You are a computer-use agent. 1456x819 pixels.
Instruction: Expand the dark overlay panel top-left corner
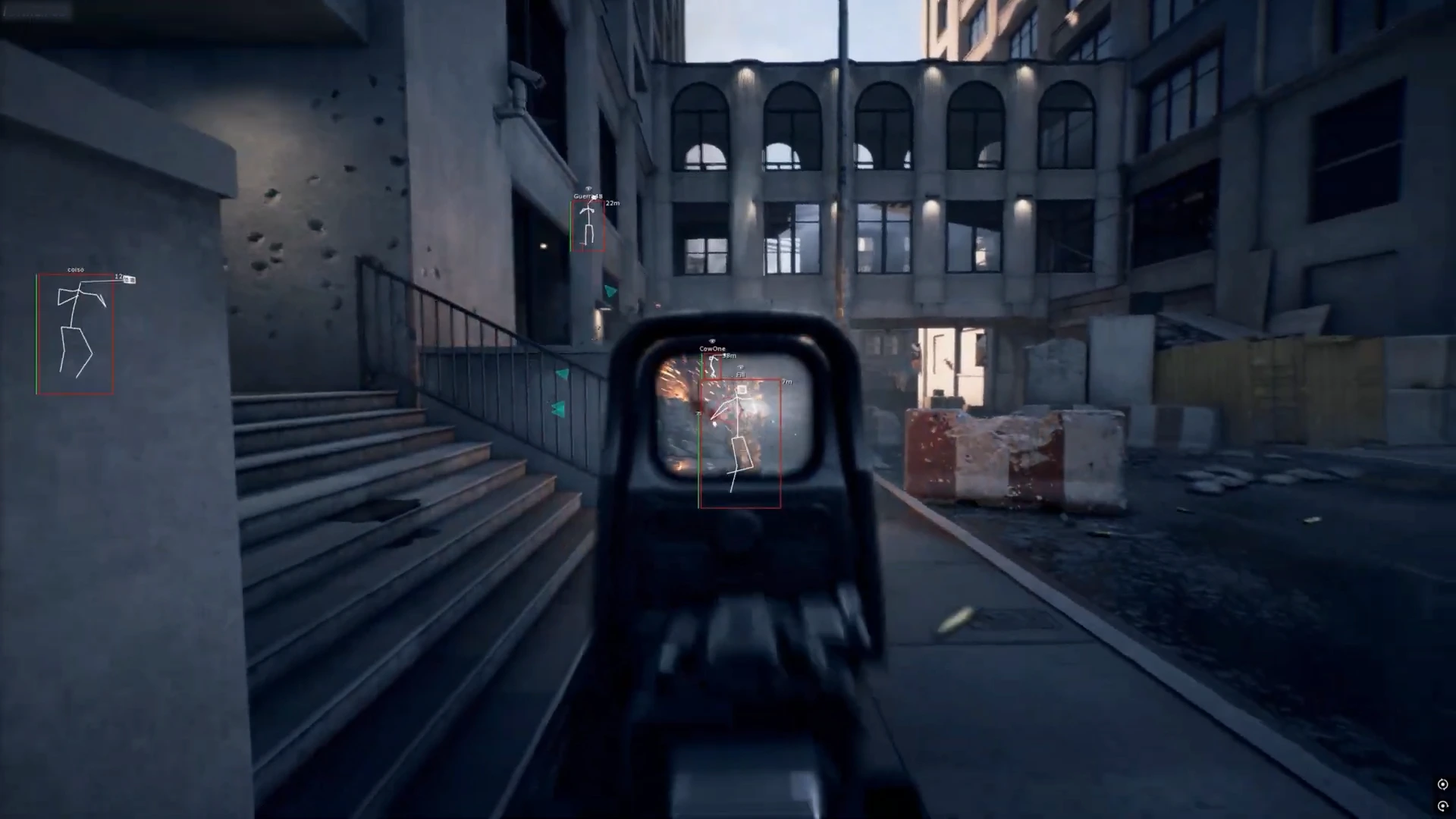click(x=38, y=11)
